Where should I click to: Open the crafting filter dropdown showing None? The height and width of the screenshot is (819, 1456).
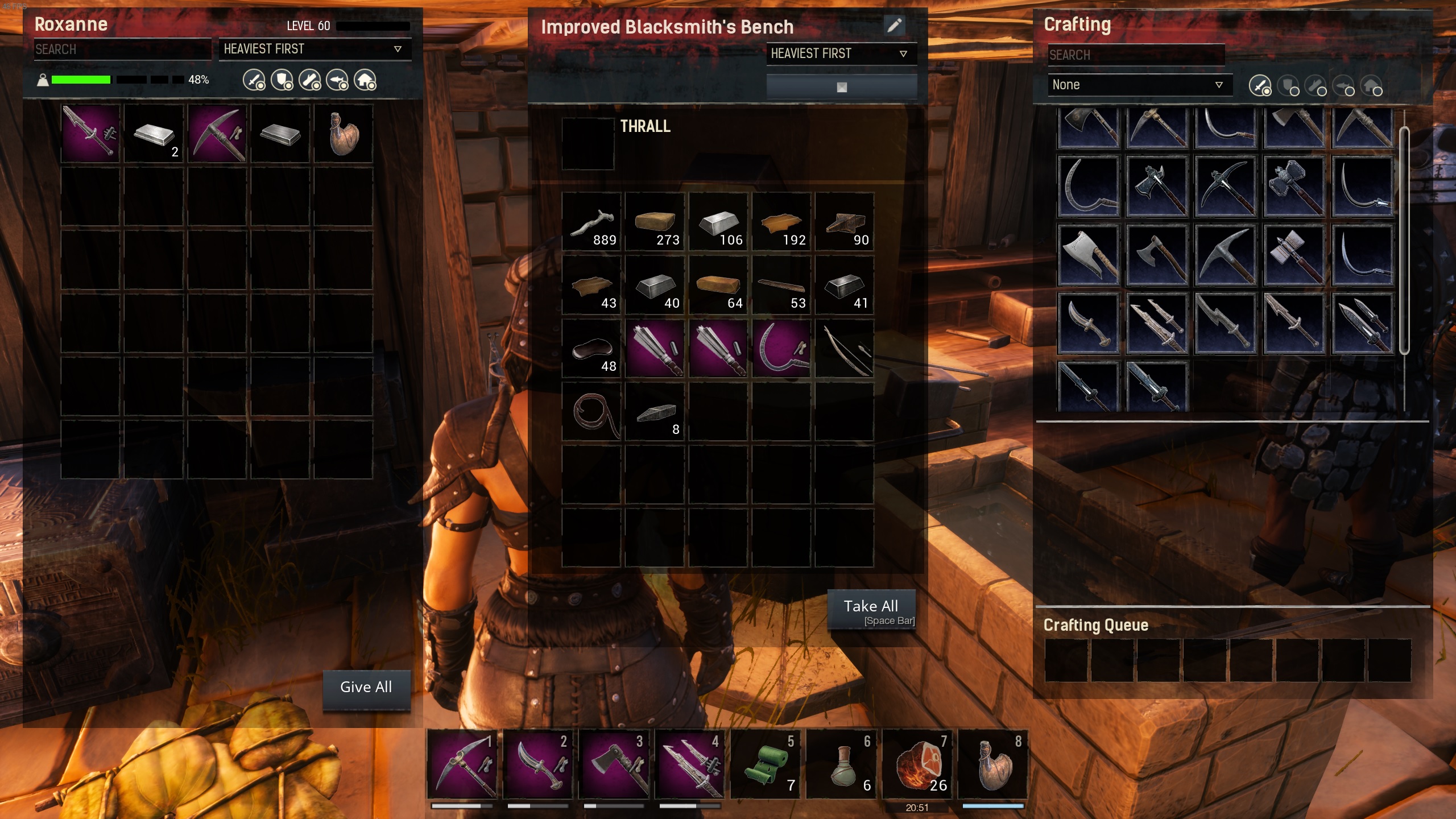(x=1139, y=85)
